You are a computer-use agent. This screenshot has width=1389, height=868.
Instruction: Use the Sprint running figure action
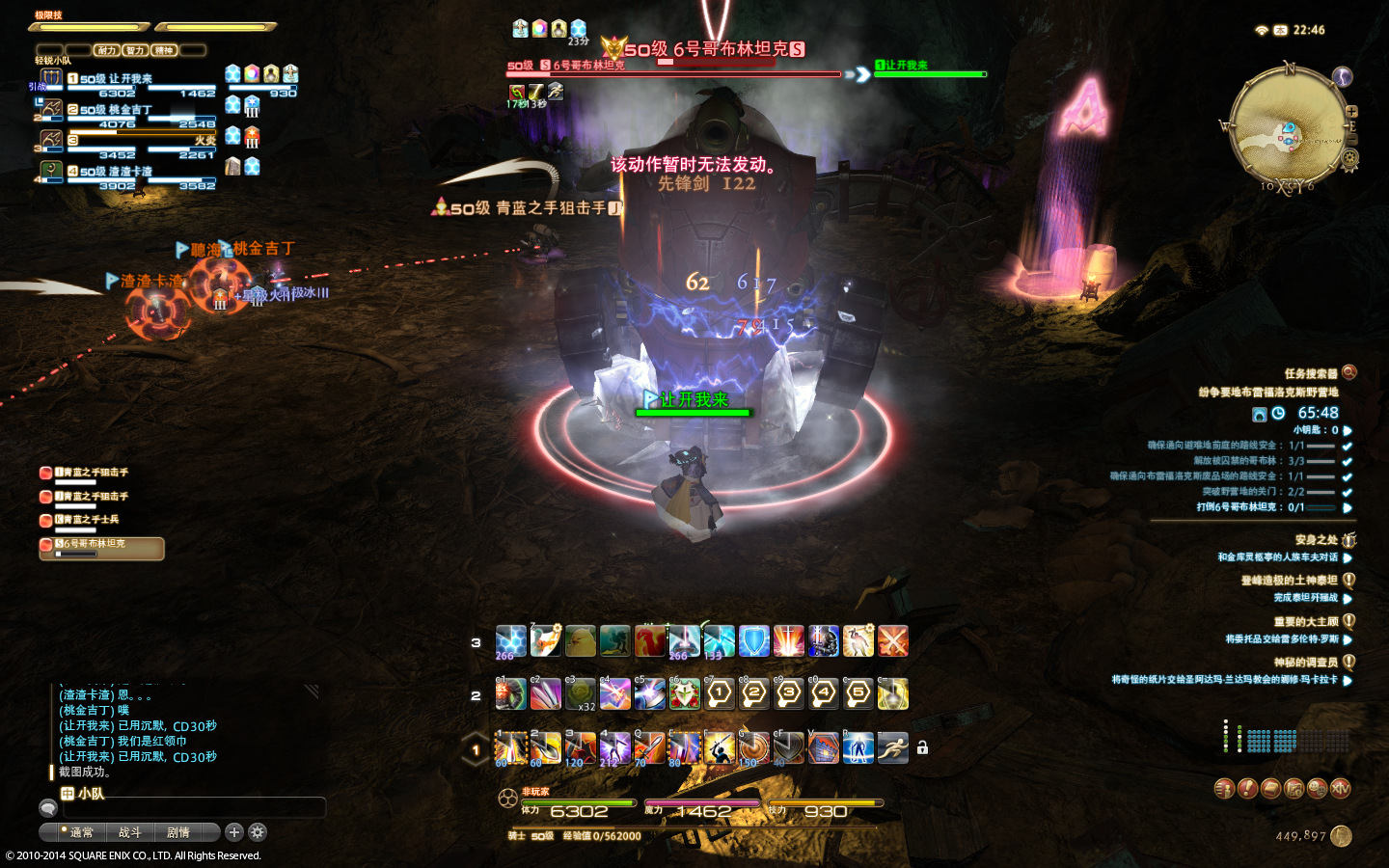(x=892, y=747)
